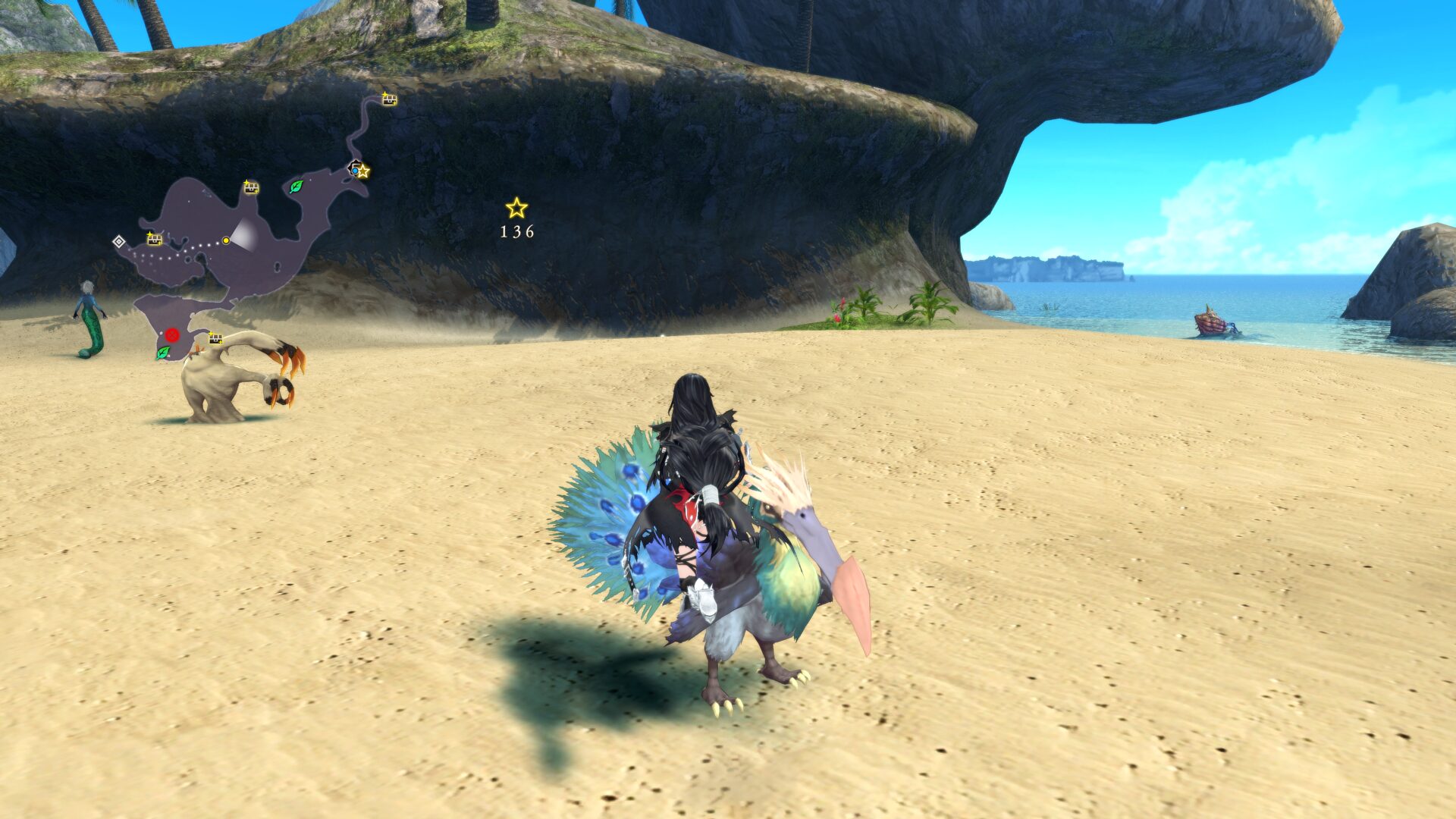Click the red X enemy marker on the minimap
The height and width of the screenshot is (819, 1456).
tap(172, 336)
